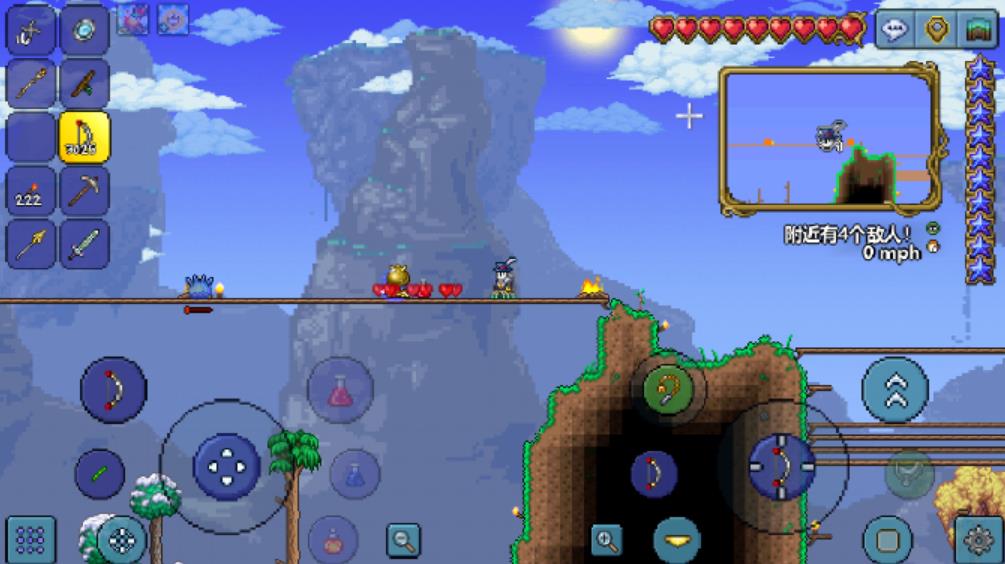1005x564 pixels.
Task: Open the housing menu button
Action: click(x=979, y=30)
